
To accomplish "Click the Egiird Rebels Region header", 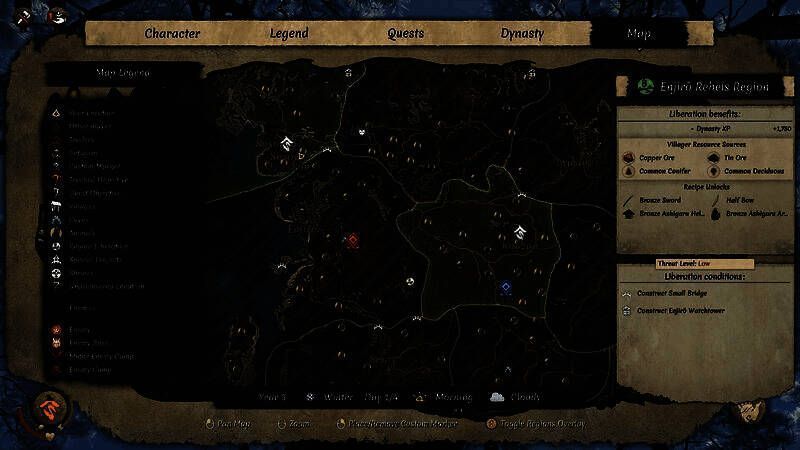I will pyautogui.click(x=703, y=87).
